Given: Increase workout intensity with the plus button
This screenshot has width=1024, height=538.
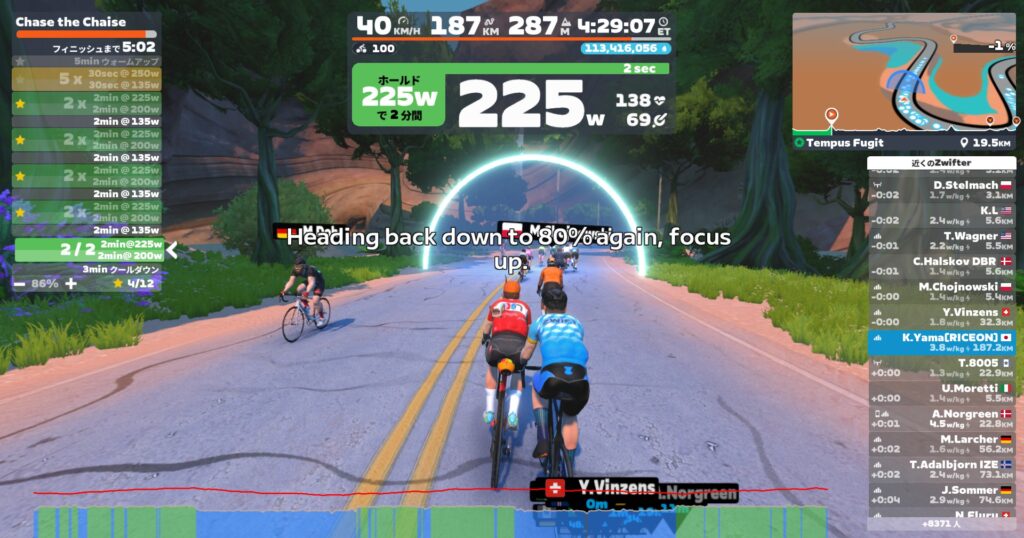Looking at the screenshot, I should click(70, 283).
